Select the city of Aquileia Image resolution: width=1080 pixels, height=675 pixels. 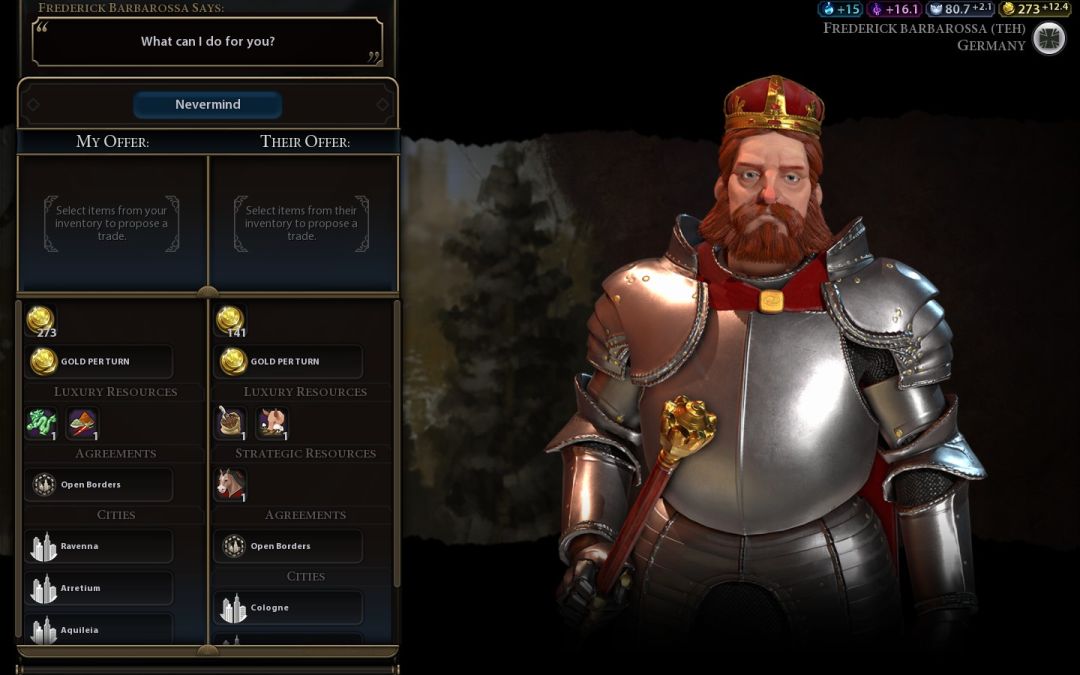point(98,630)
